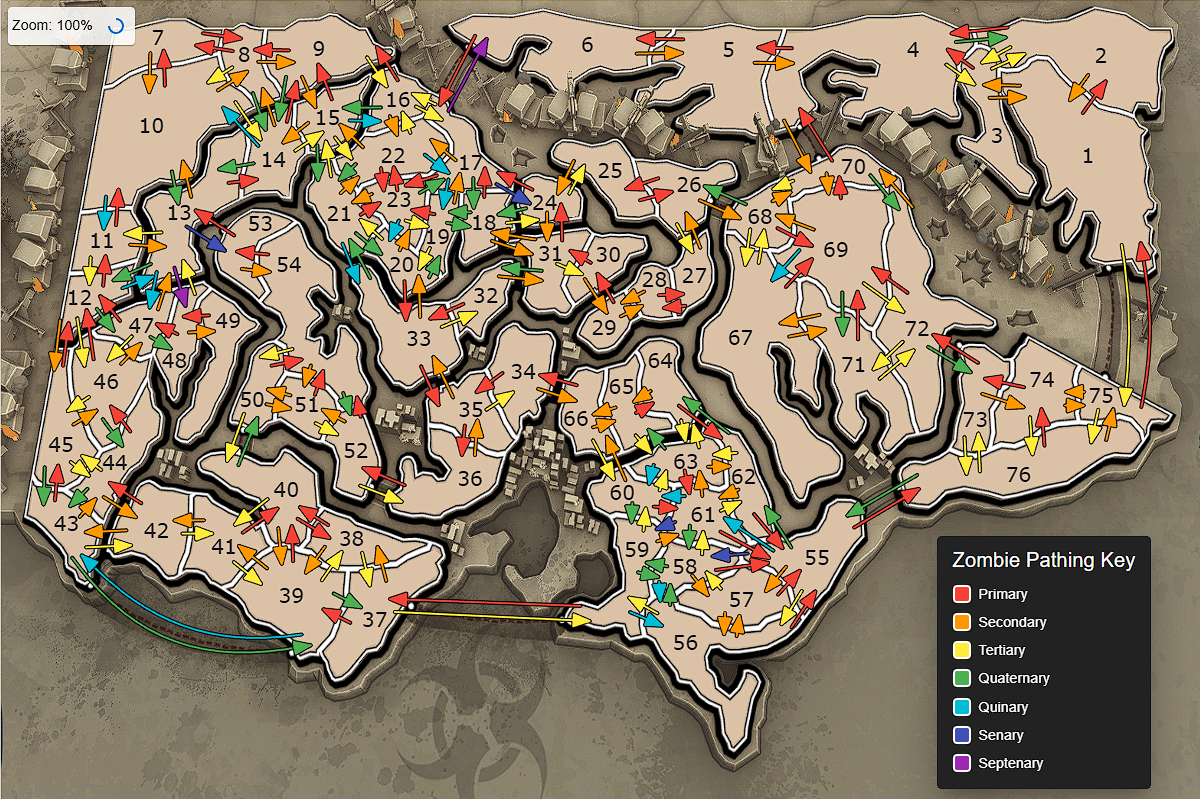The height and width of the screenshot is (799, 1200).
Task: Click the blue zoom reset icon
Action: [x=115, y=26]
